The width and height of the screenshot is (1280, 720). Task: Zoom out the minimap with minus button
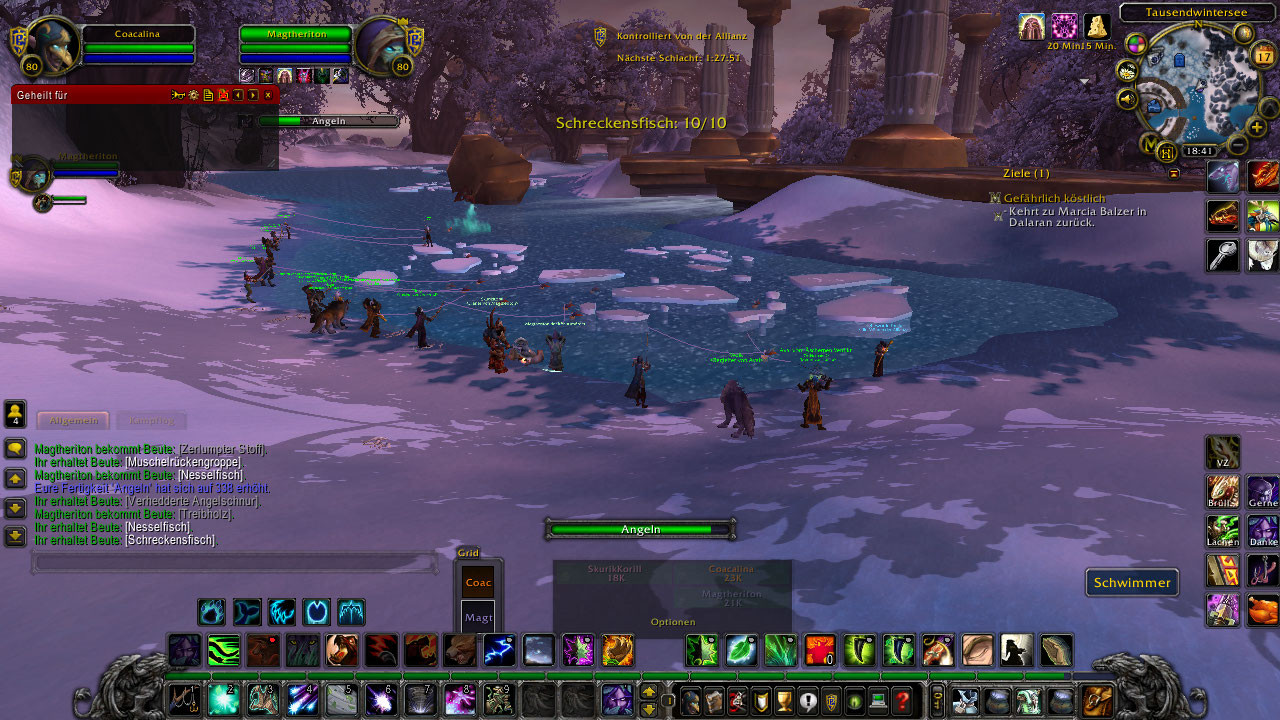(x=1237, y=145)
